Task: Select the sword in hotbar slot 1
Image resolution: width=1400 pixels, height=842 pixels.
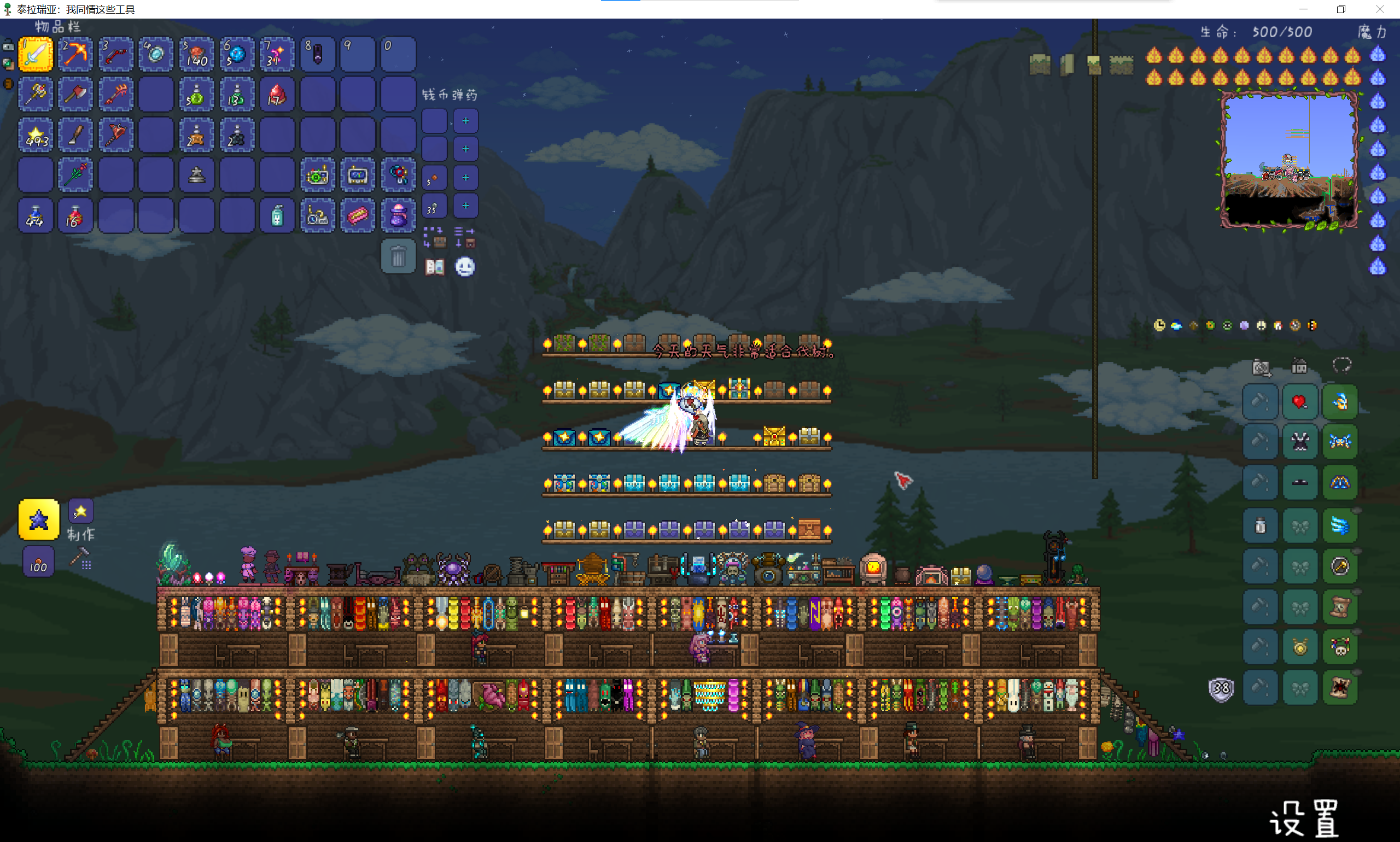Action: [x=36, y=55]
